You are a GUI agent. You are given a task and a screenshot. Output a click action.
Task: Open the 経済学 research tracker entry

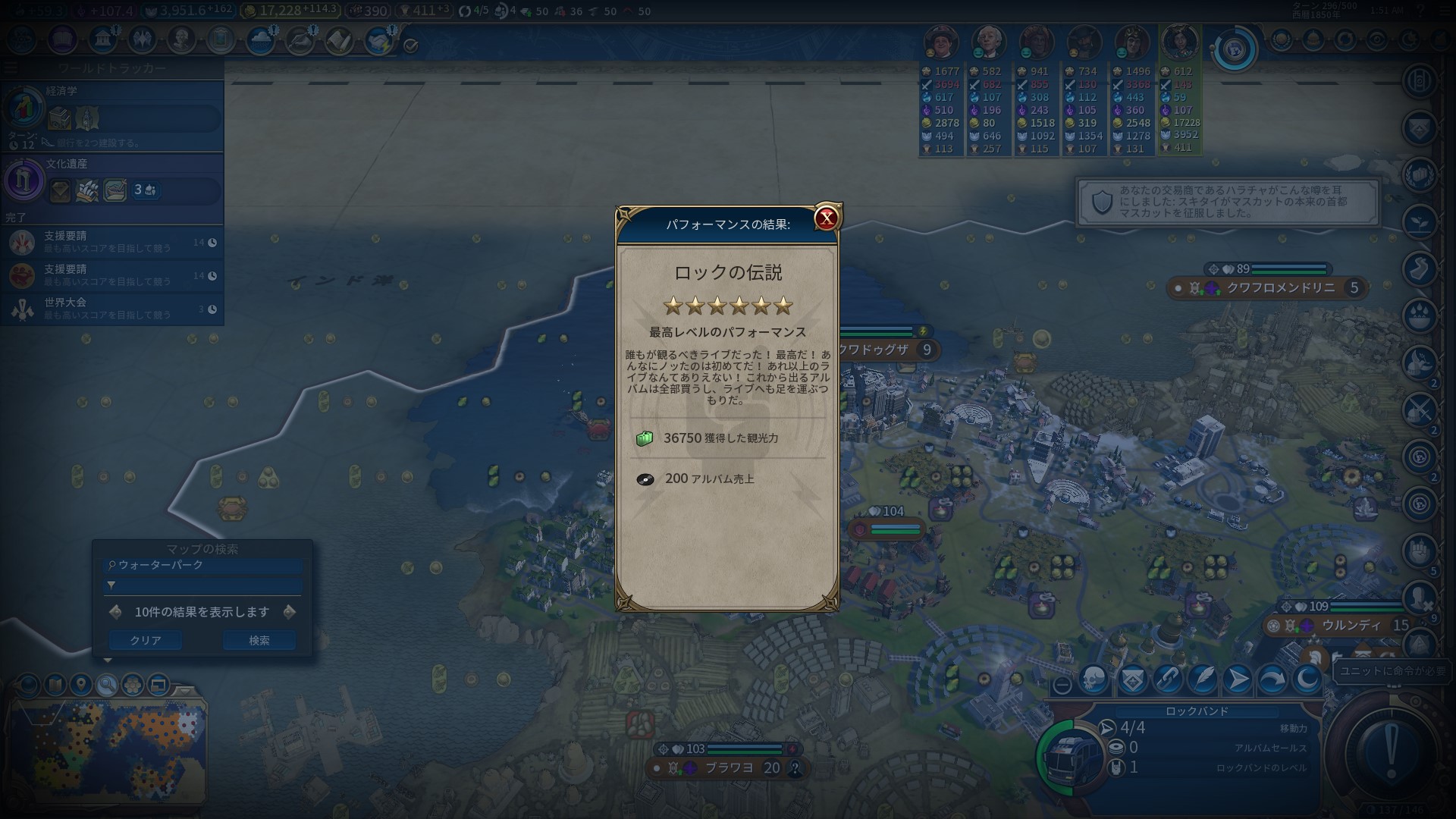(112, 115)
